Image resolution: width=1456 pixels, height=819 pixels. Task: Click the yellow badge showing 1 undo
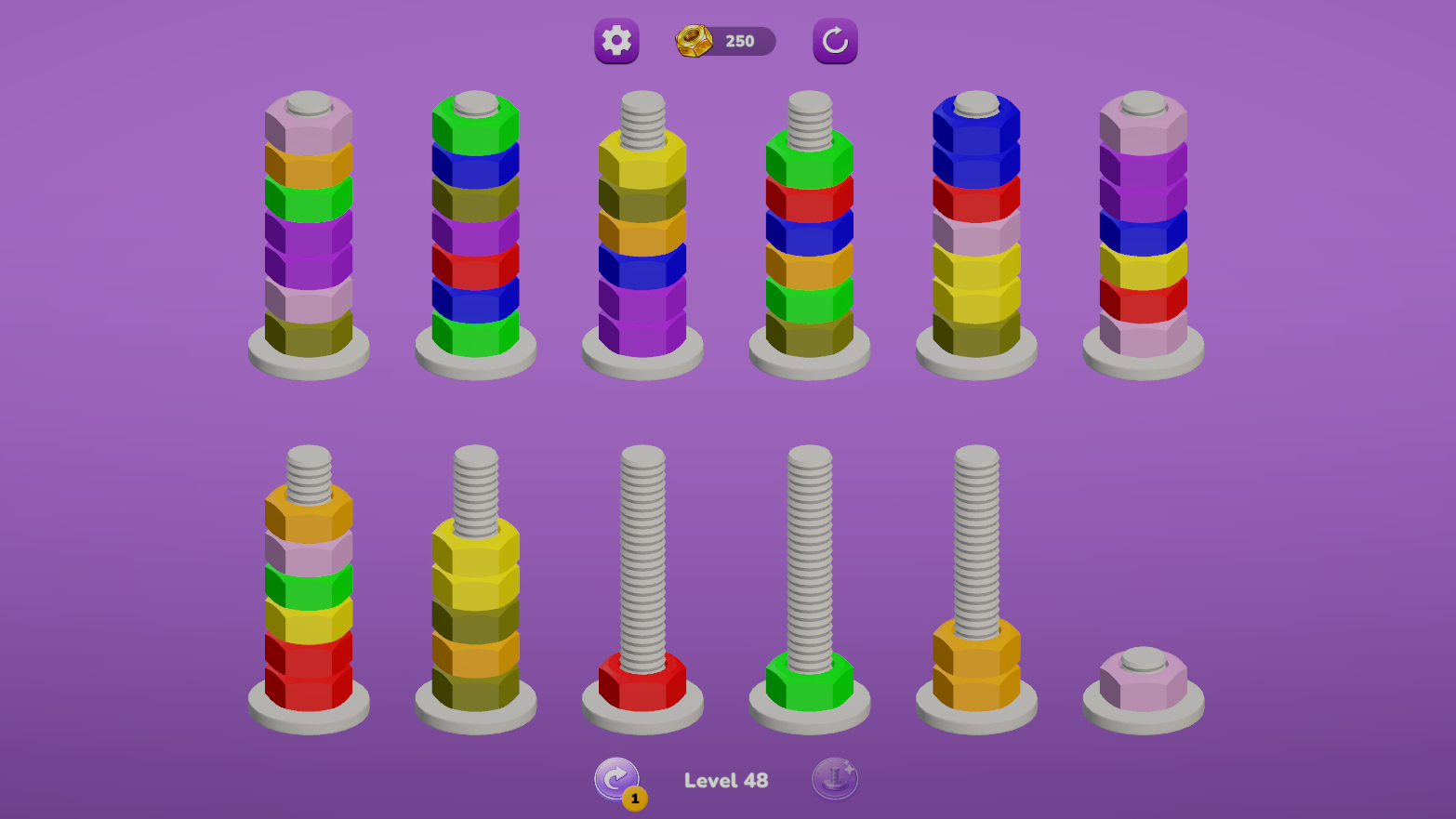[635, 797]
